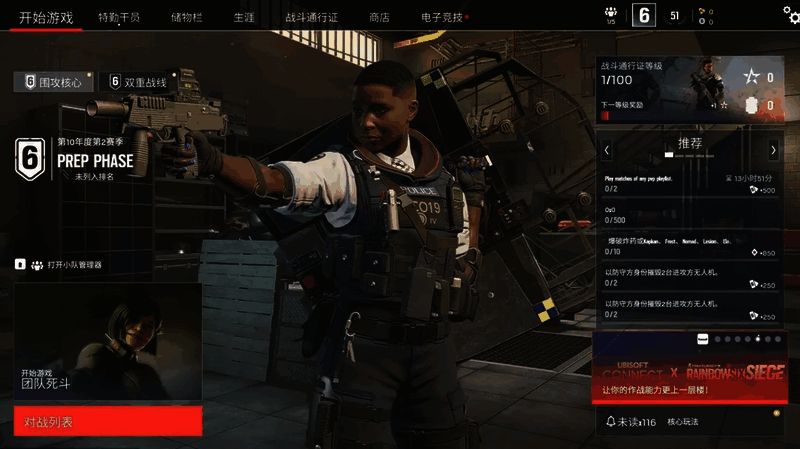Show the next 推荐 page with right arrow
800x449 pixels.
click(773, 150)
